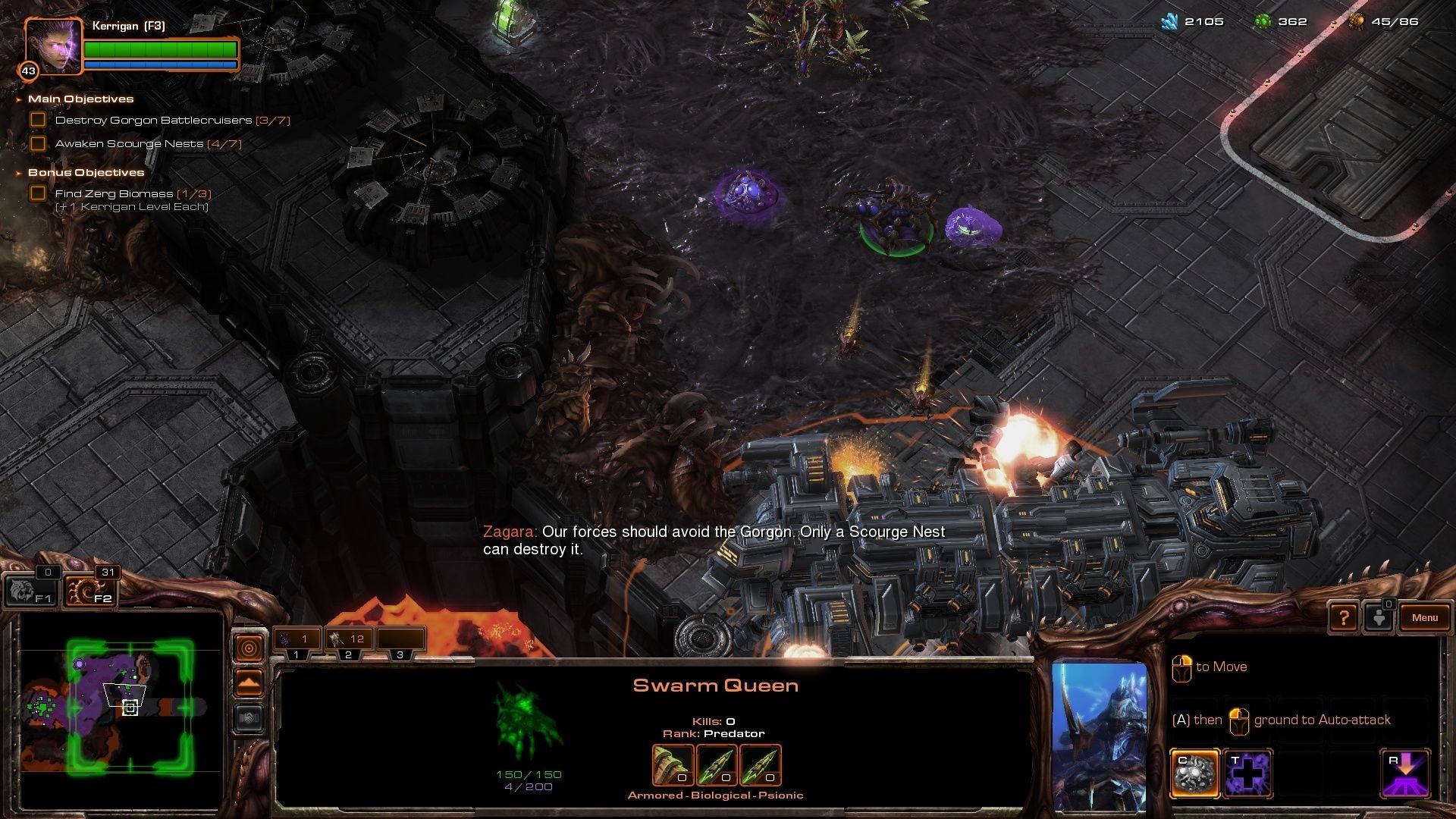Screen dimensions: 1456x819
Task: Toggle minimap terrain display
Action: pos(249,683)
